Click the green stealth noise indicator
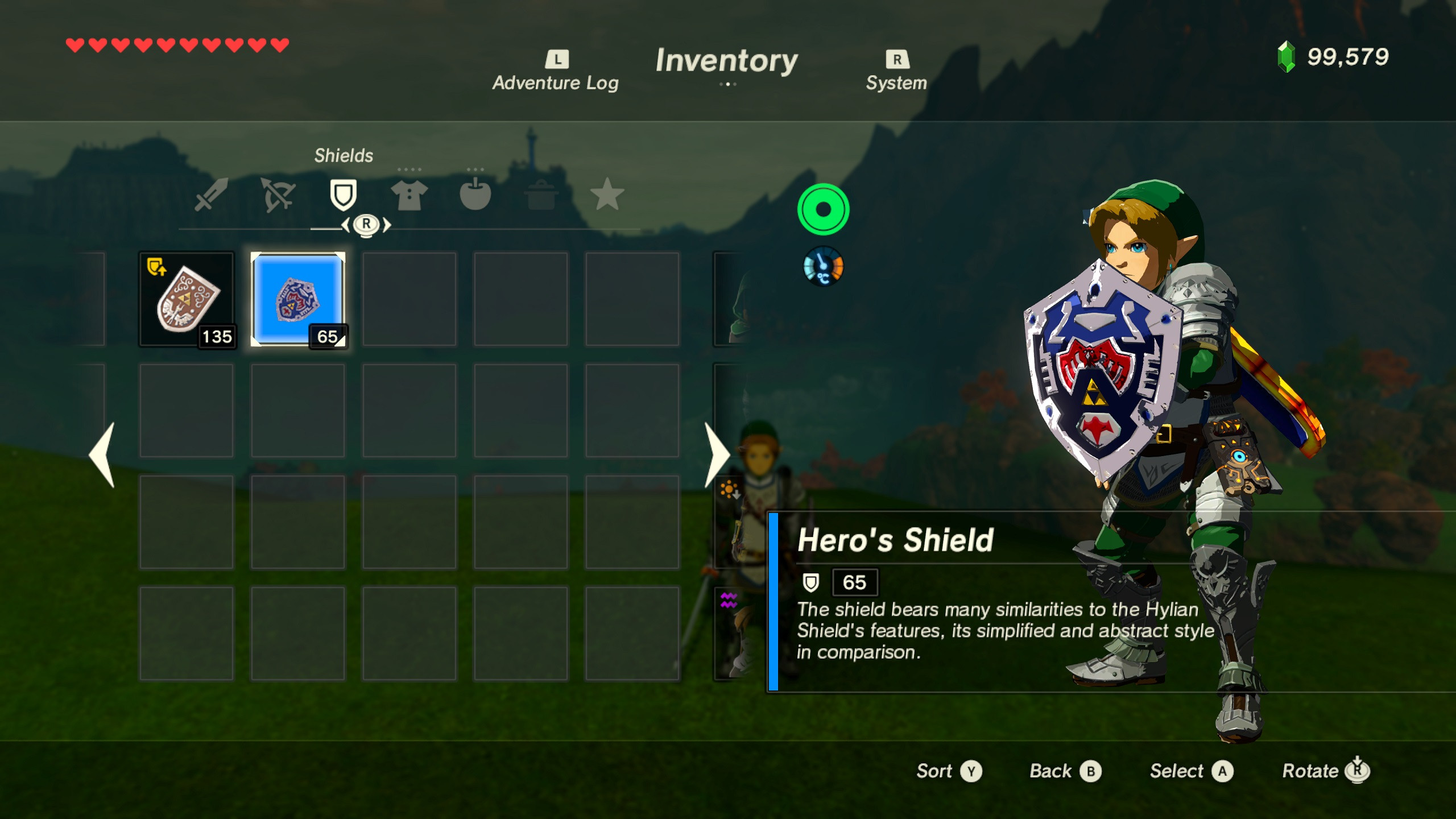1456x819 pixels. tap(825, 209)
